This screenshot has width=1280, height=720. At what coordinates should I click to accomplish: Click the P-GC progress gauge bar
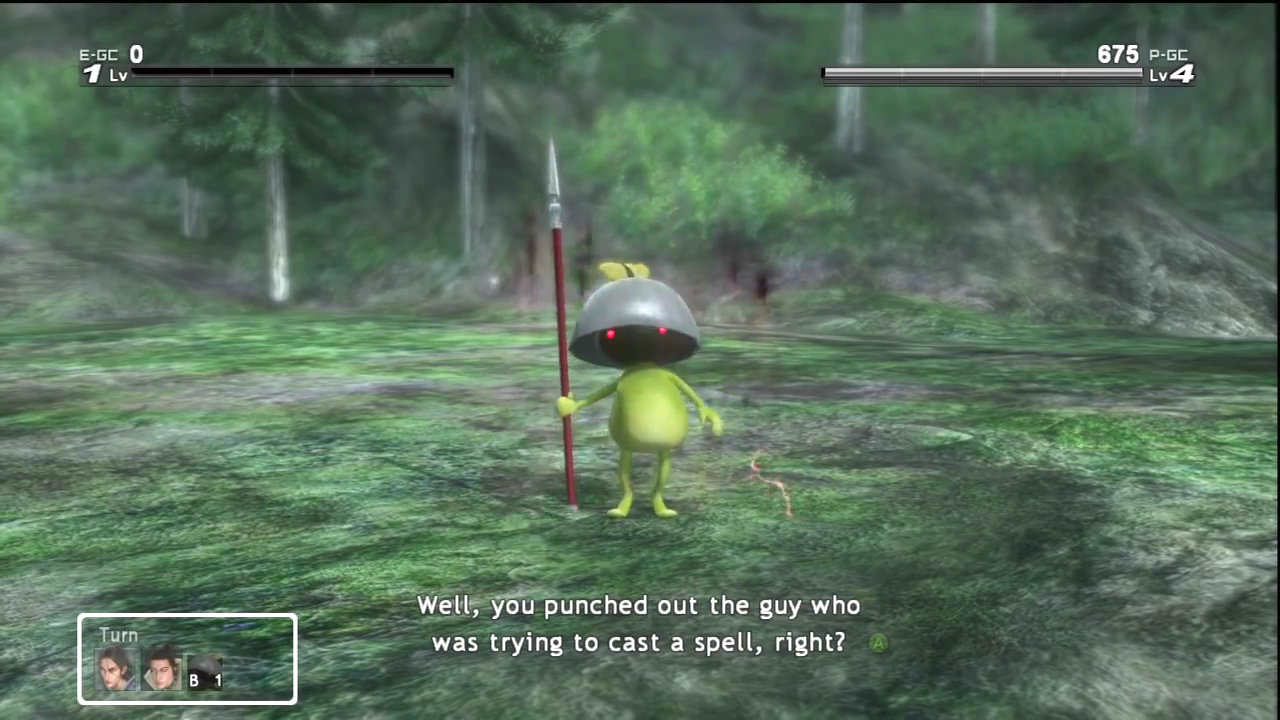click(x=981, y=73)
